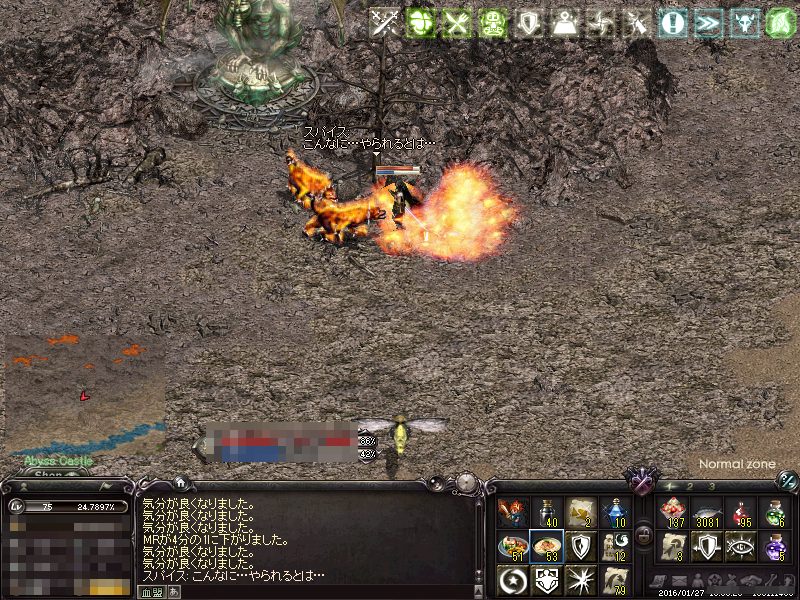Use the strawberry dessert stack of 137
The width and height of the screenshot is (800, 600).
[673, 513]
